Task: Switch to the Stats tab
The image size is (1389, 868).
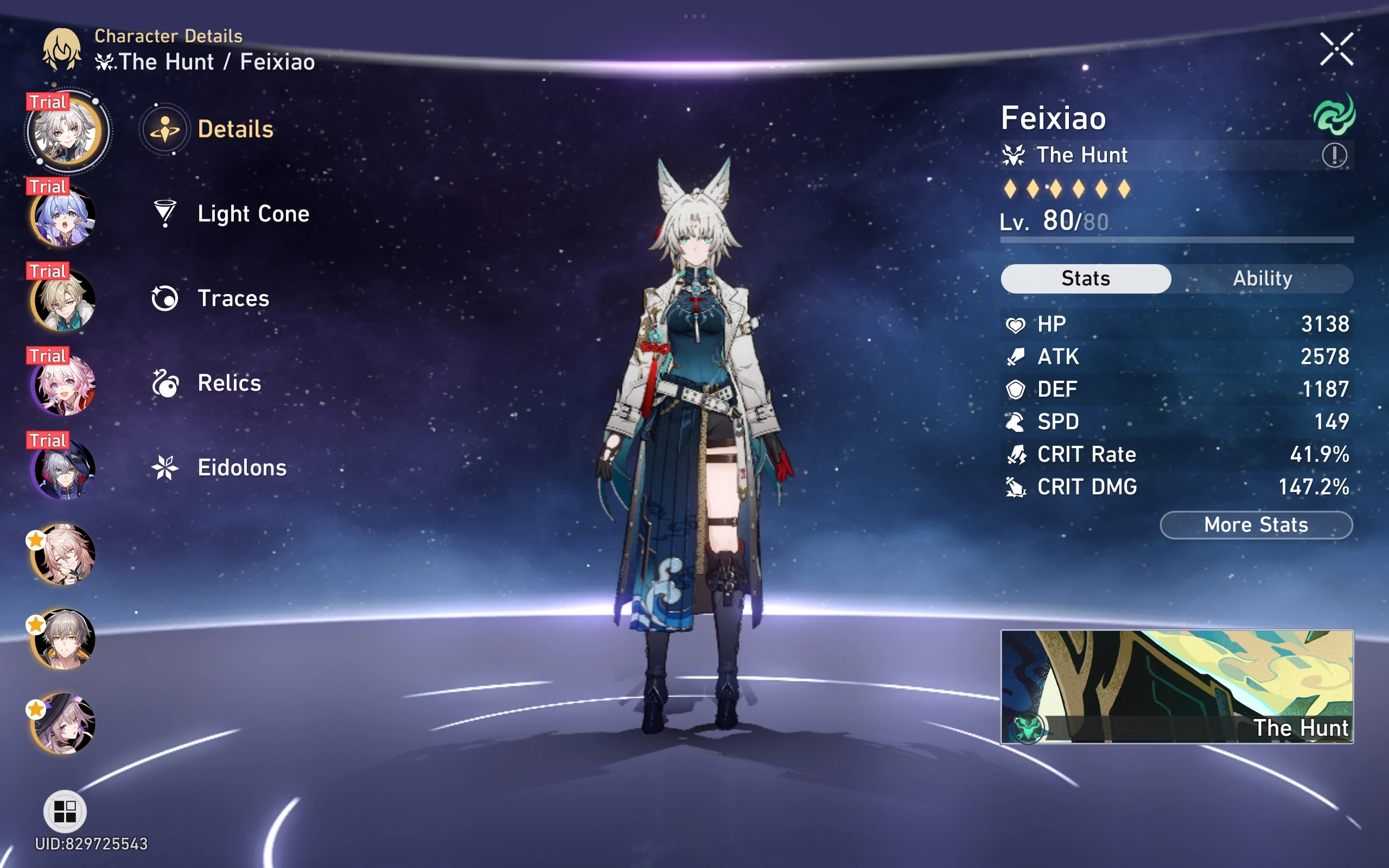Action: [x=1085, y=278]
